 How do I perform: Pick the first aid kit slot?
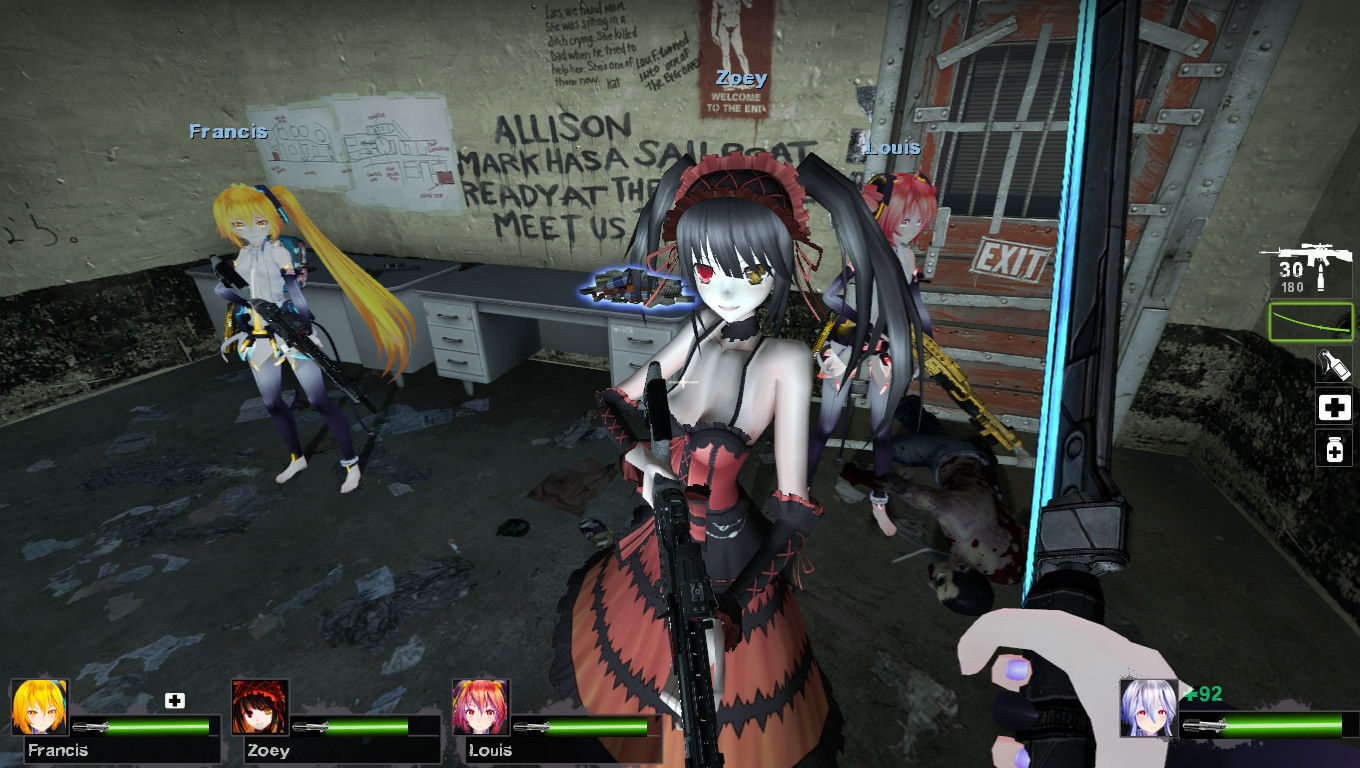[1334, 407]
